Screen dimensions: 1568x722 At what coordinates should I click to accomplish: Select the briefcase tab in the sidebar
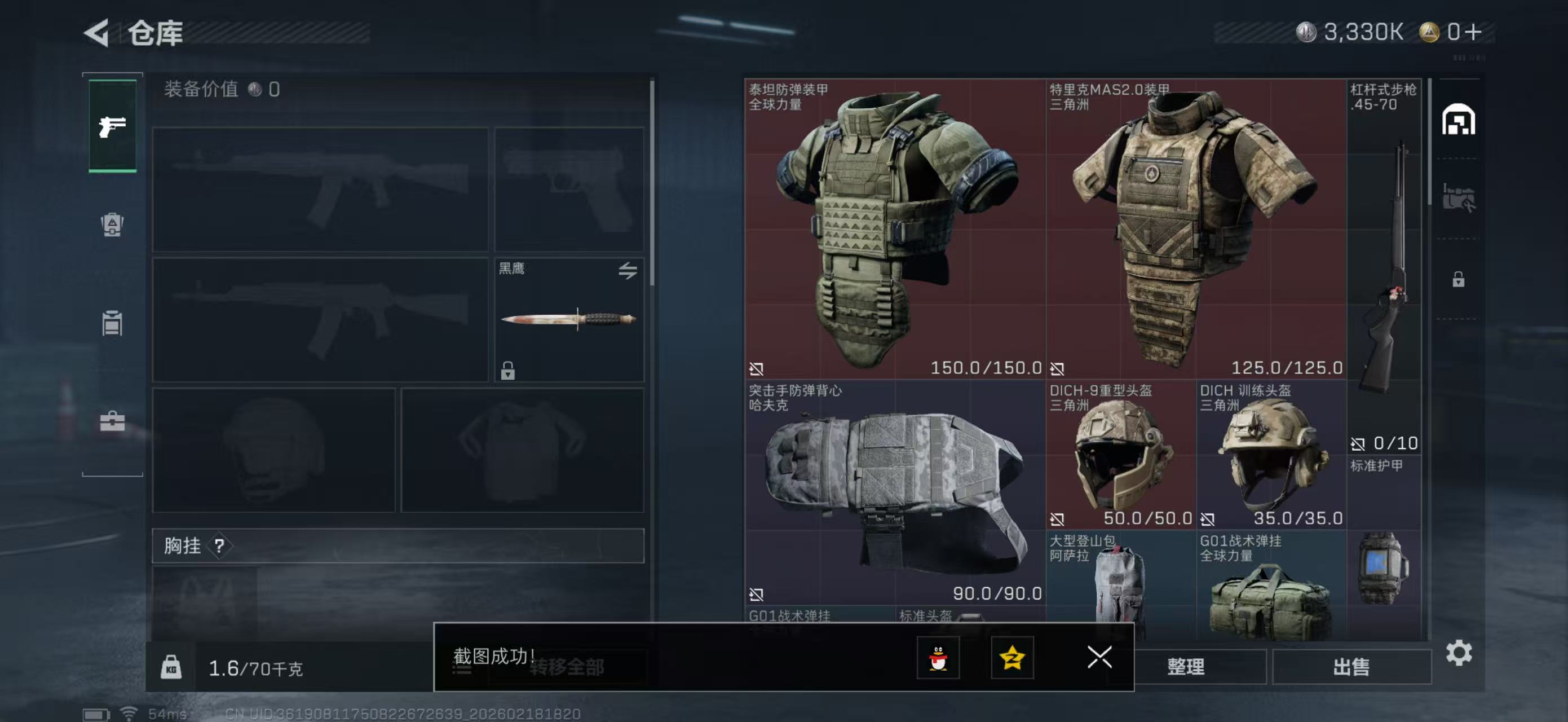click(113, 421)
